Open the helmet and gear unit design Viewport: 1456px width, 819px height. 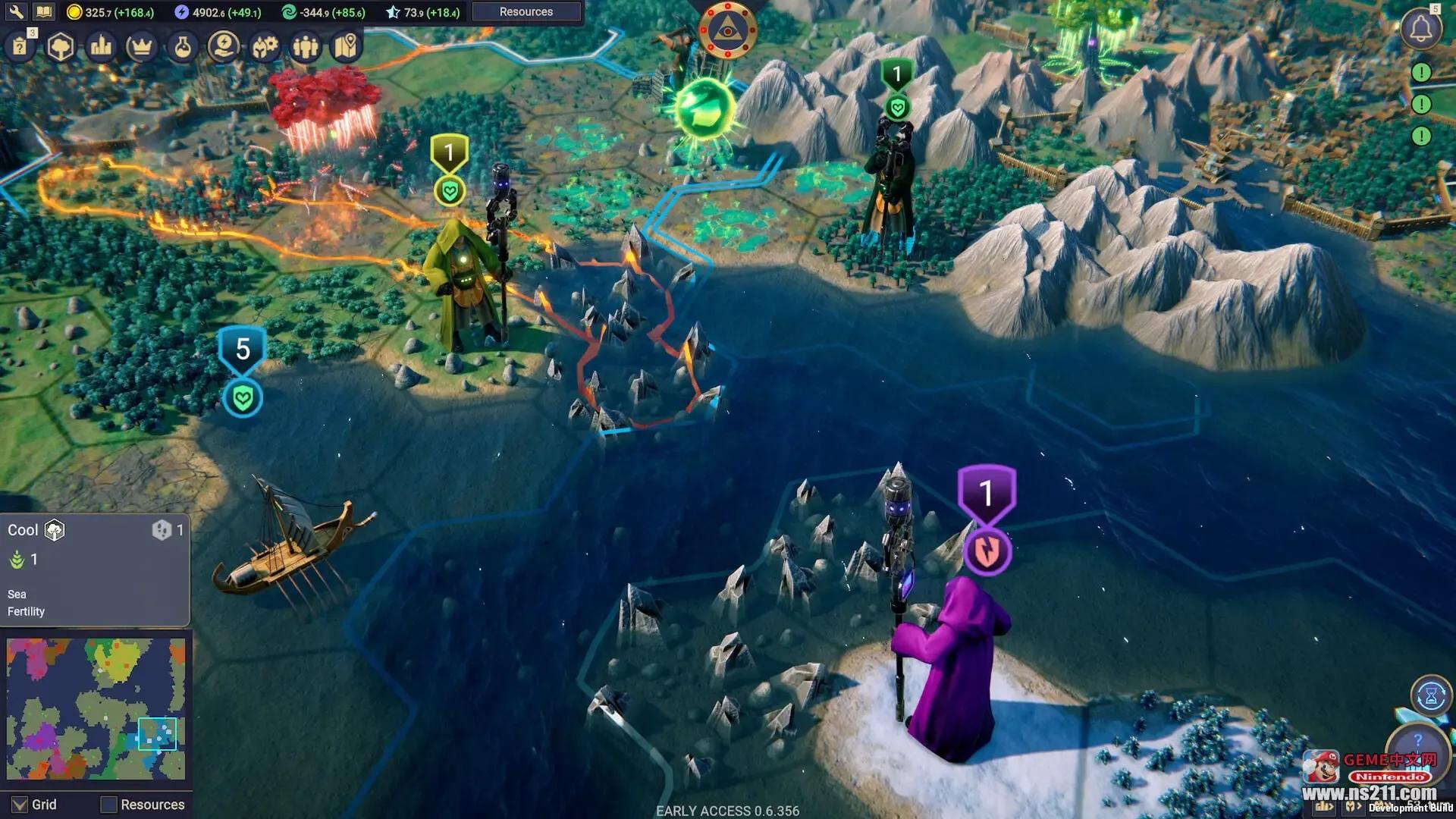tap(265, 47)
